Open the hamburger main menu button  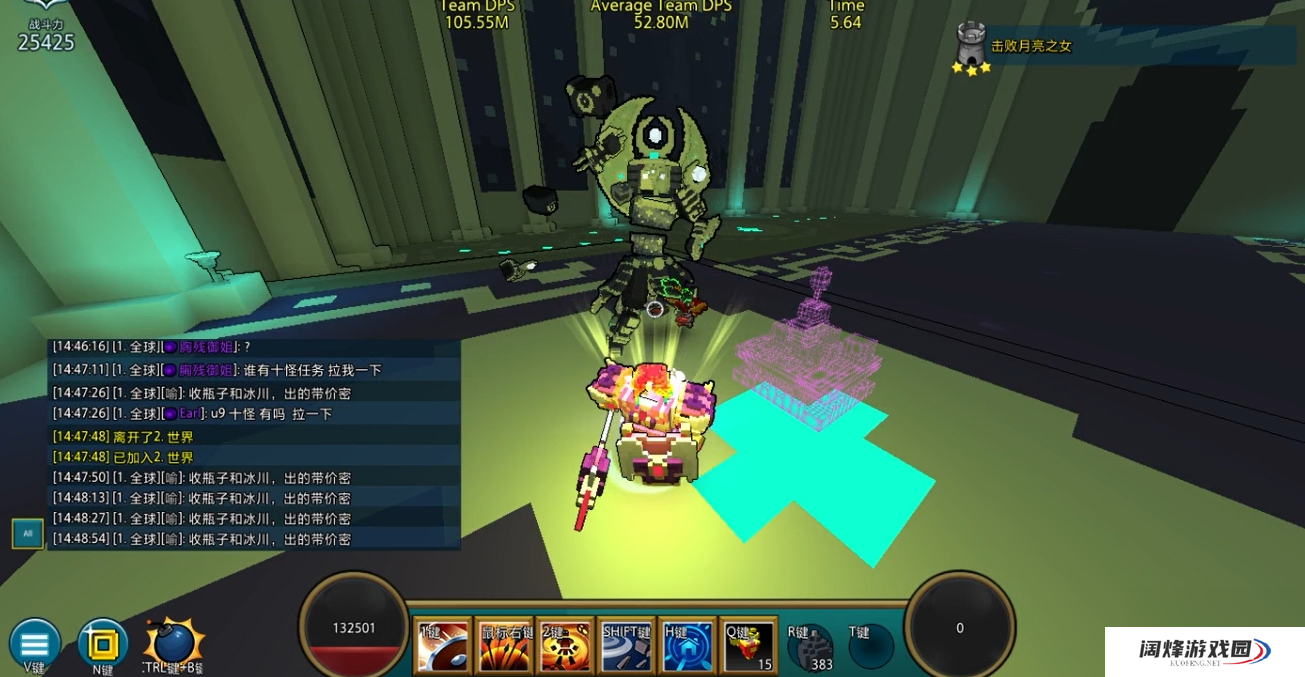pos(34,643)
